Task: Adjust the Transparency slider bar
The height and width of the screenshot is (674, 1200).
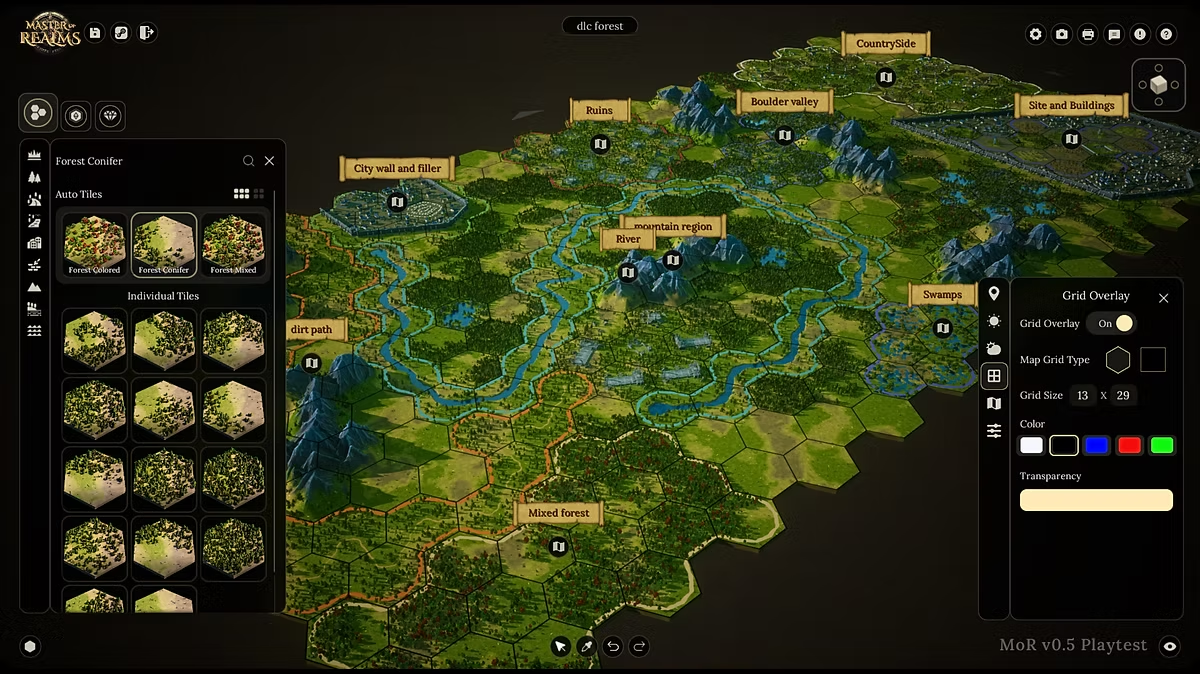Action: (1096, 500)
